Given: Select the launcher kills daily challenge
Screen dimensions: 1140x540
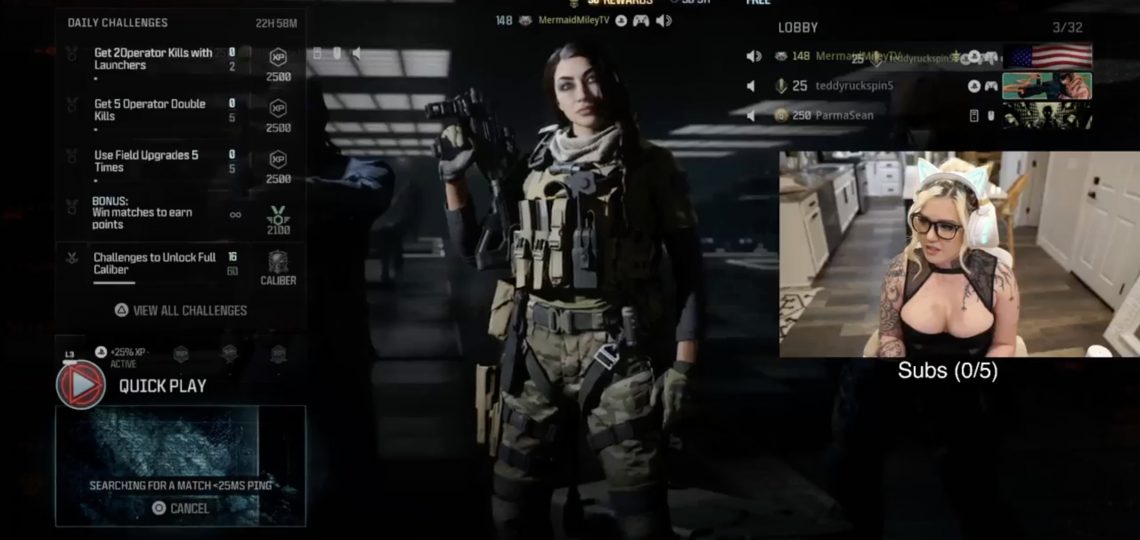Looking at the screenshot, I should (x=153, y=59).
